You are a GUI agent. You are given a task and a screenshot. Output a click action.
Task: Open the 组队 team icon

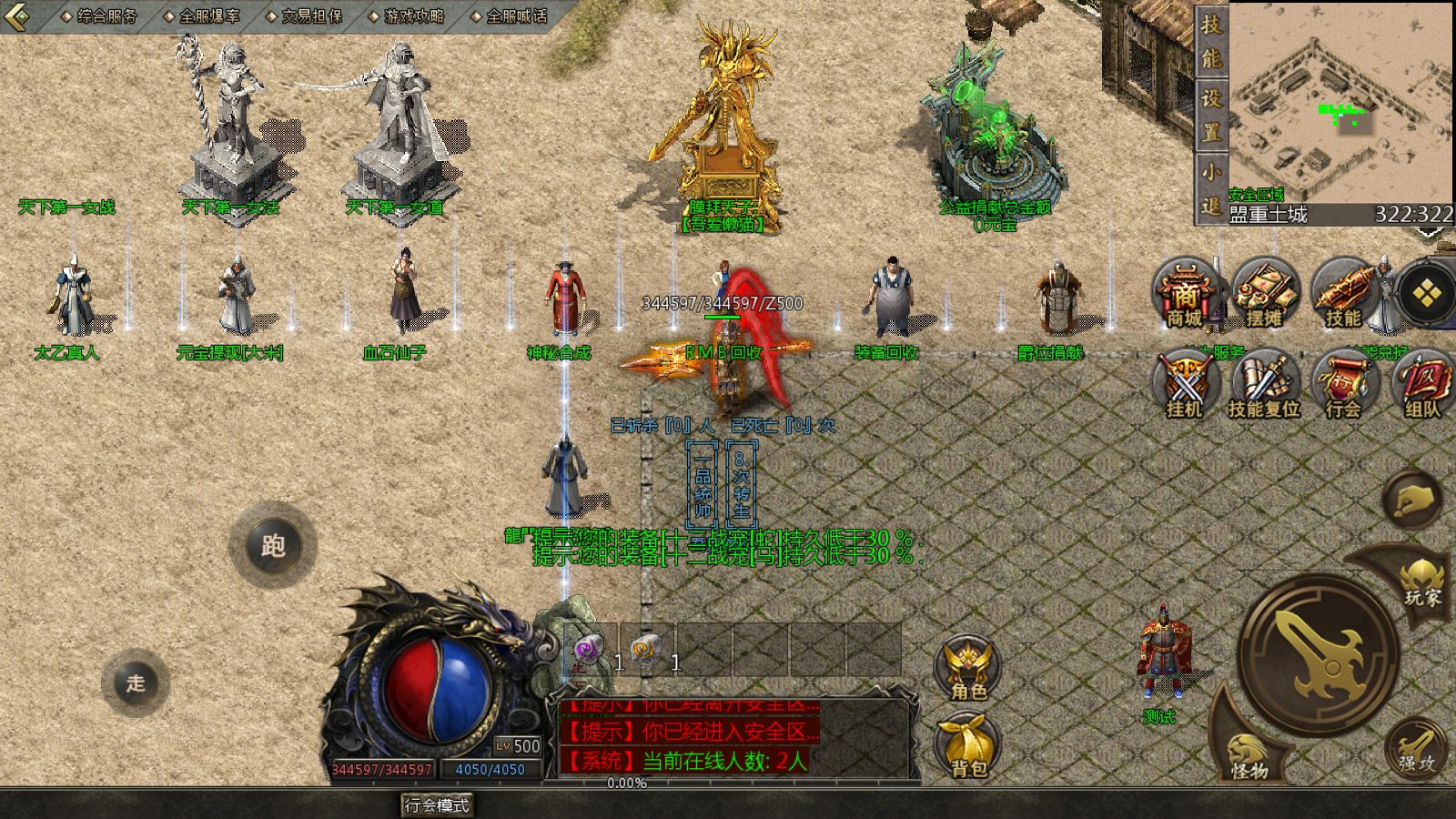click(x=1422, y=384)
